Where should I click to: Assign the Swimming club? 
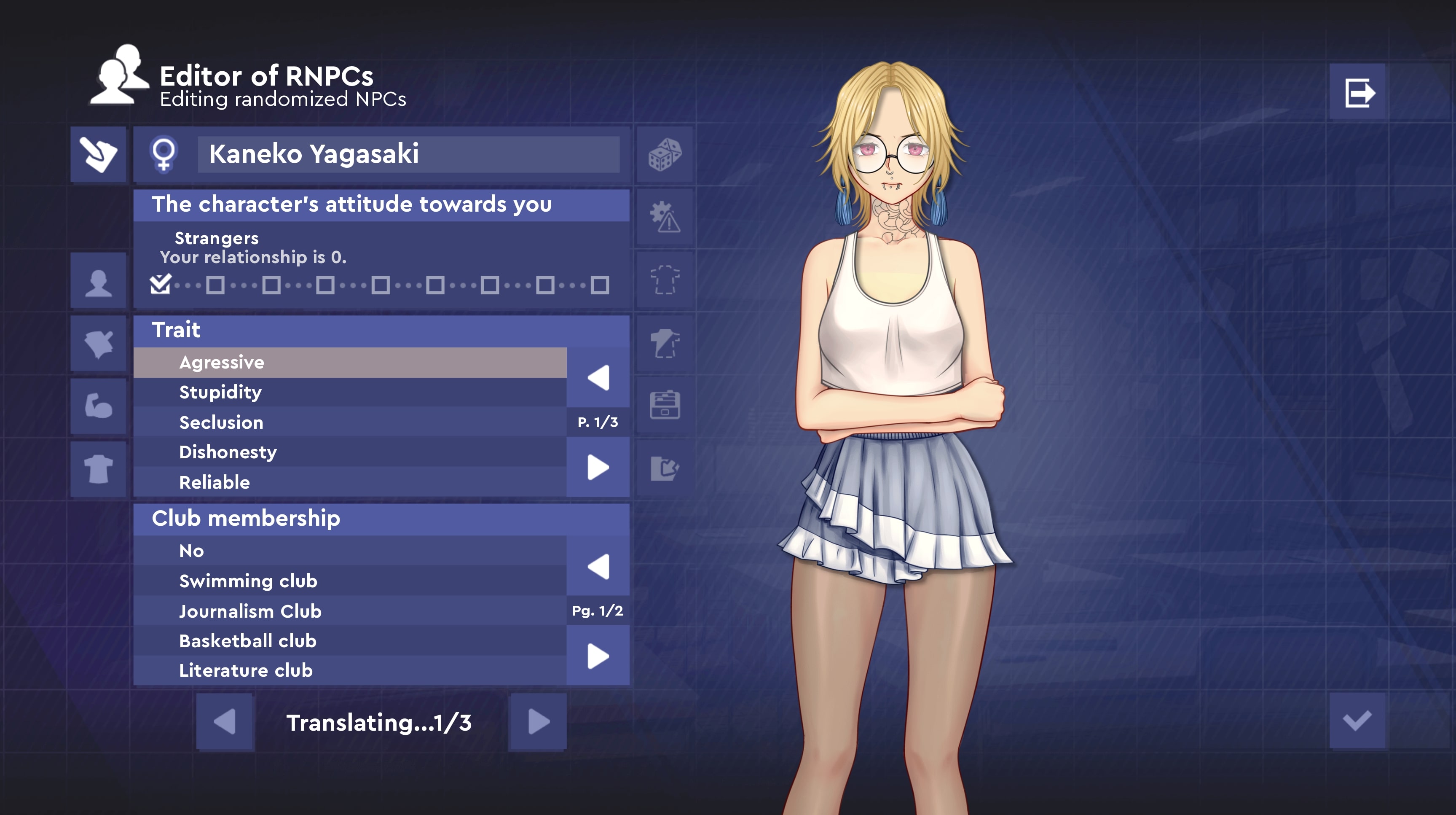tap(350, 581)
